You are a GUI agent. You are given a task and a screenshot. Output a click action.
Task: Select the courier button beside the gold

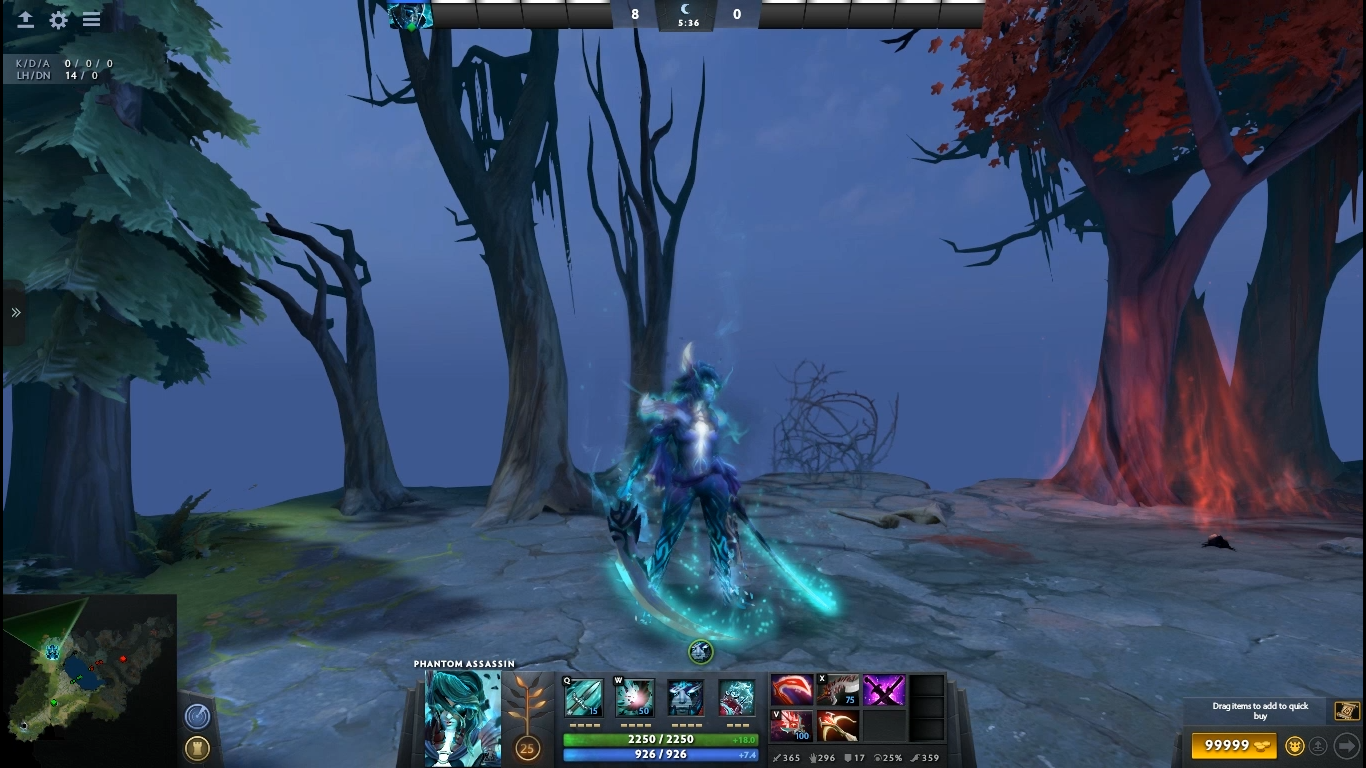pos(1295,746)
